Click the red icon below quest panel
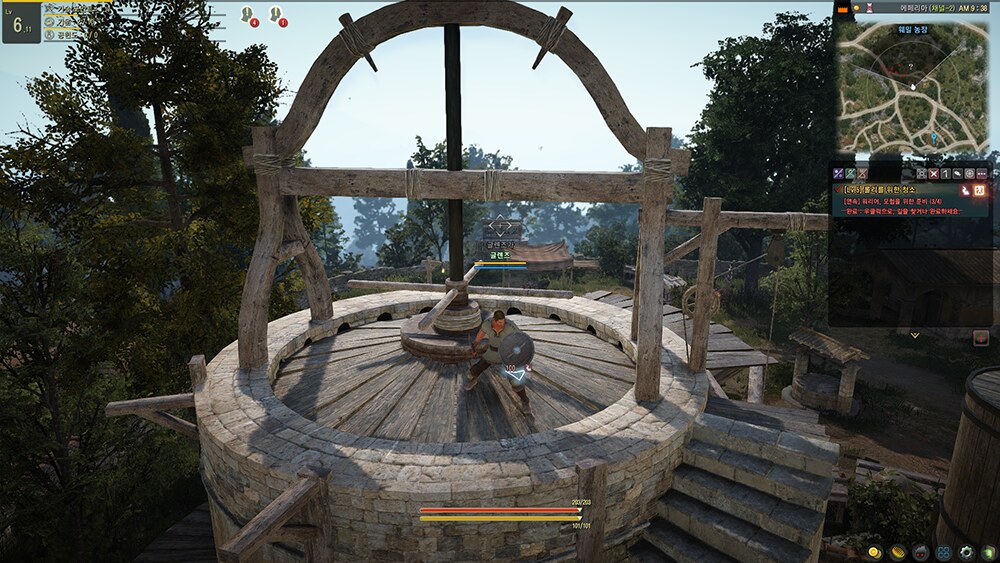Viewport: 1000px width, 563px height. 980,338
